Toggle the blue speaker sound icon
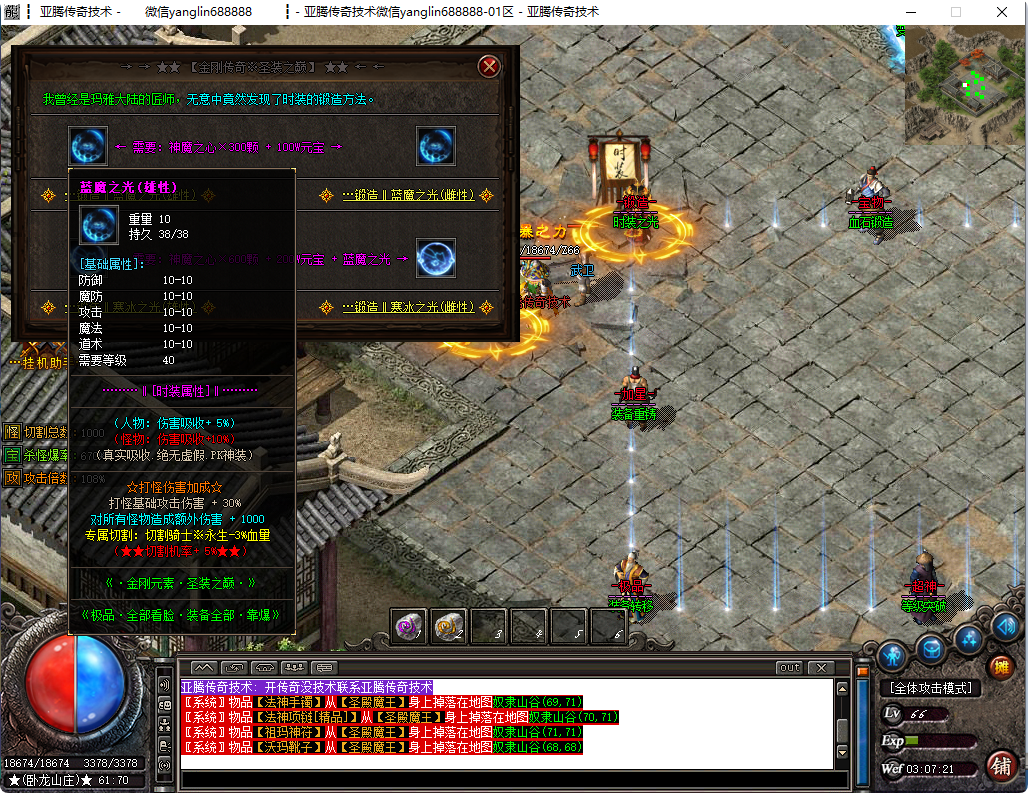The height and width of the screenshot is (793, 1028). coord(1005,628)
